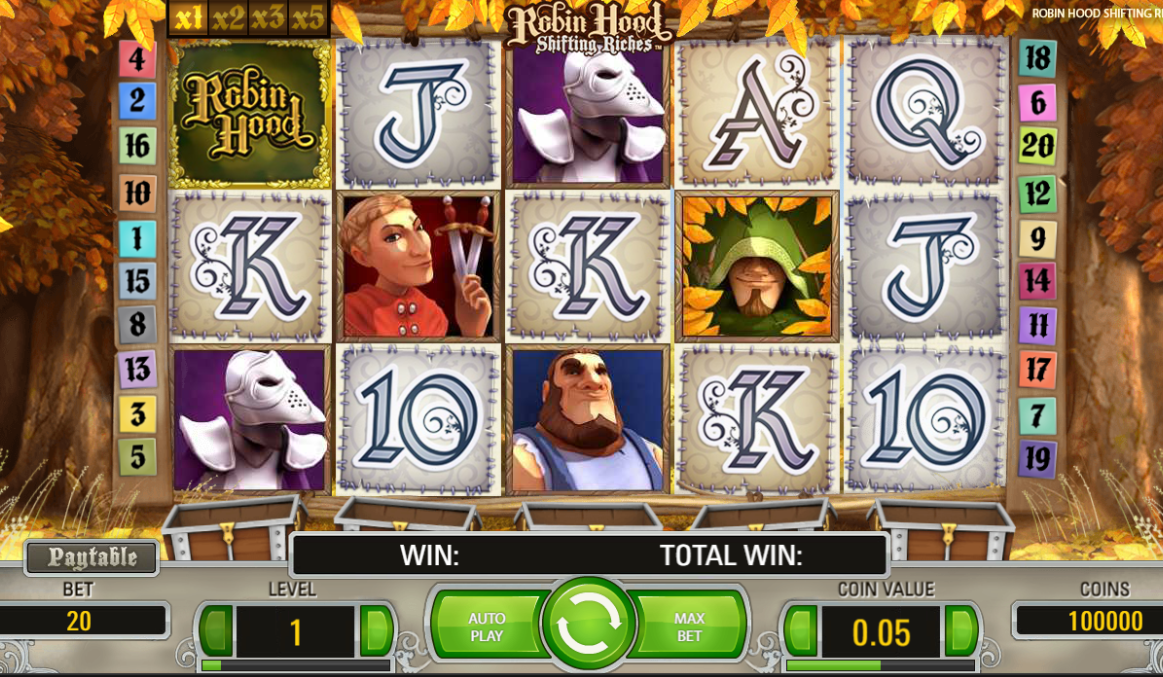
Task: Increase the bet level
Action: [377, 630]
